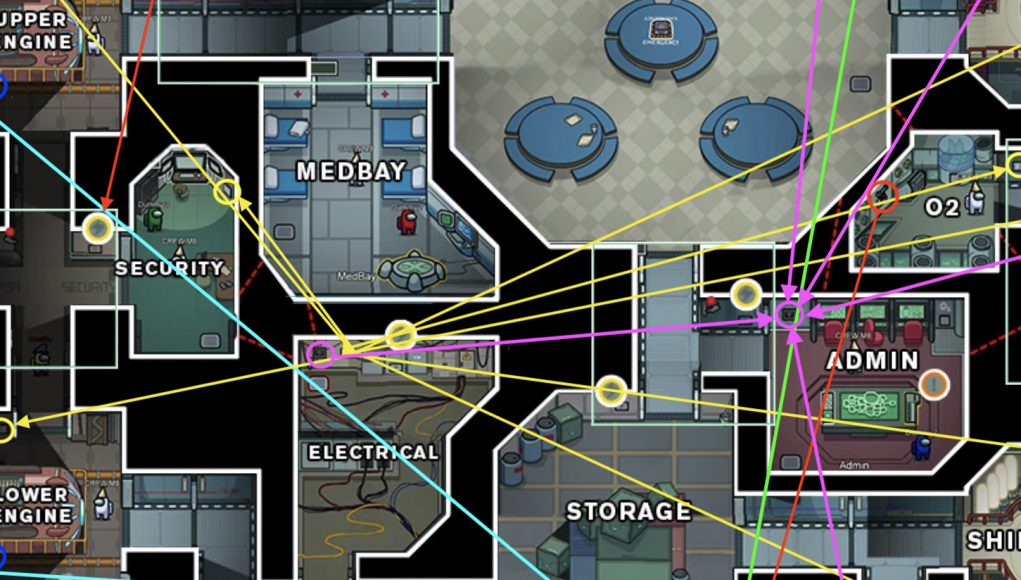Select the magenta circle marker at Electrical

click(321, 353)
